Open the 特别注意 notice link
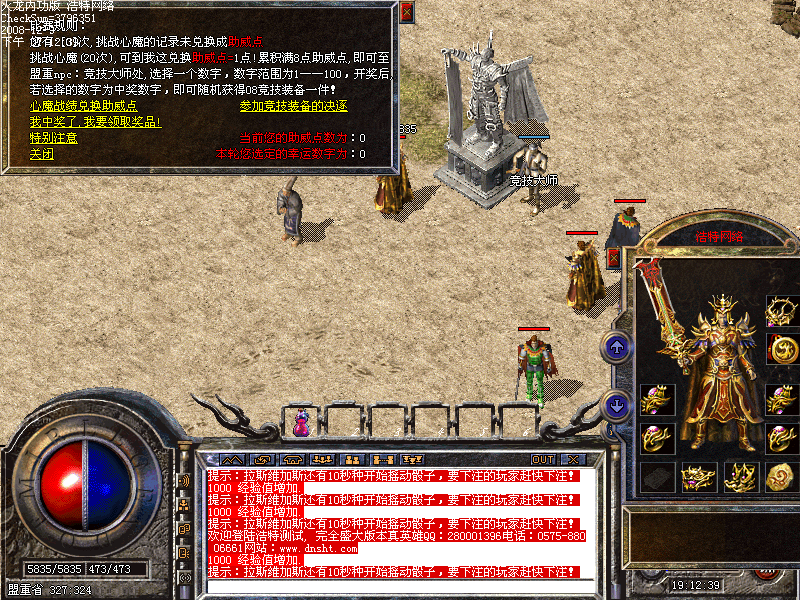The image size is (800, 600). pyautogui.click(x=53, y=138)
